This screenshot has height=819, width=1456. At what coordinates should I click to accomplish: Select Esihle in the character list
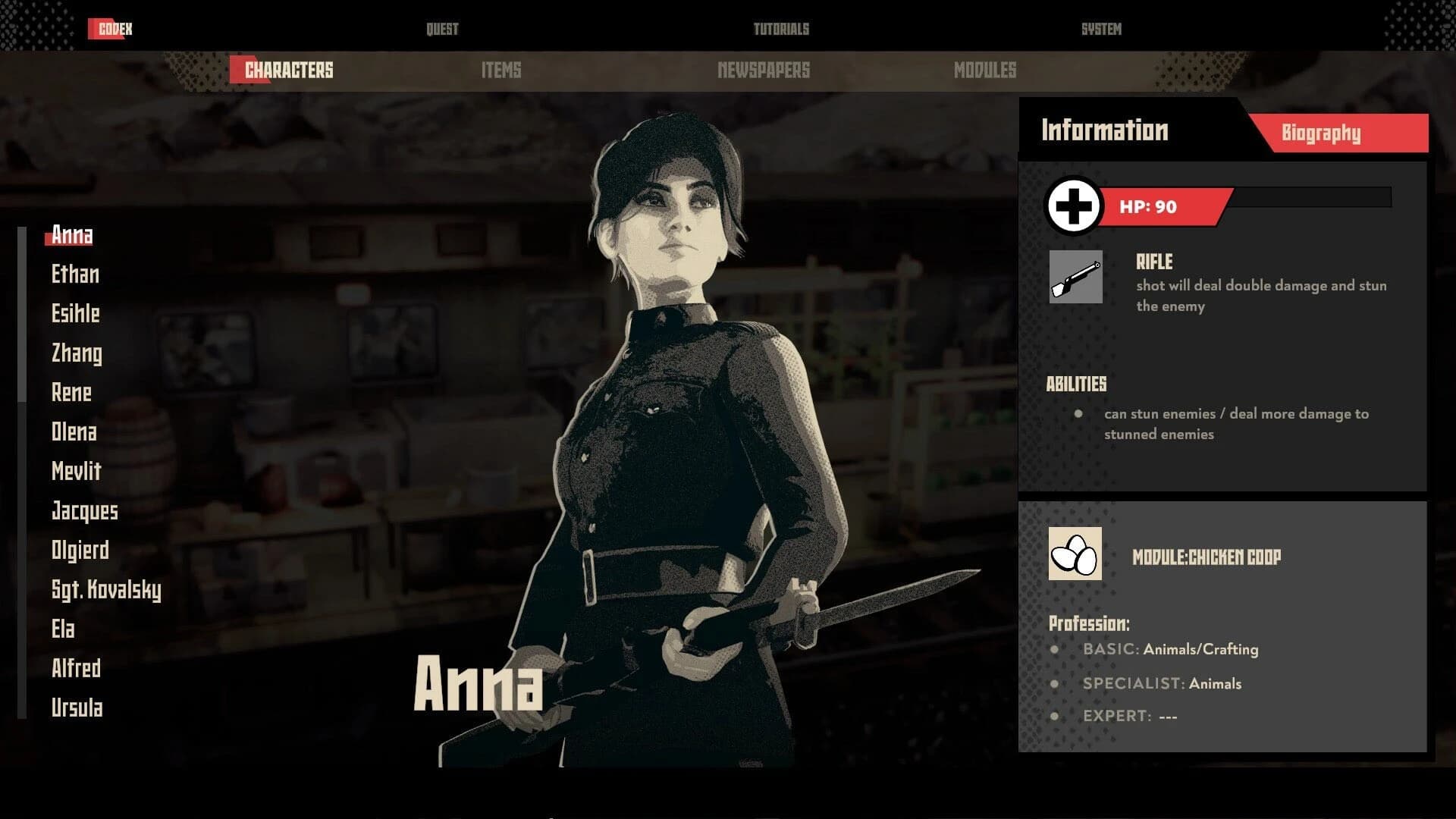(76, 314)
